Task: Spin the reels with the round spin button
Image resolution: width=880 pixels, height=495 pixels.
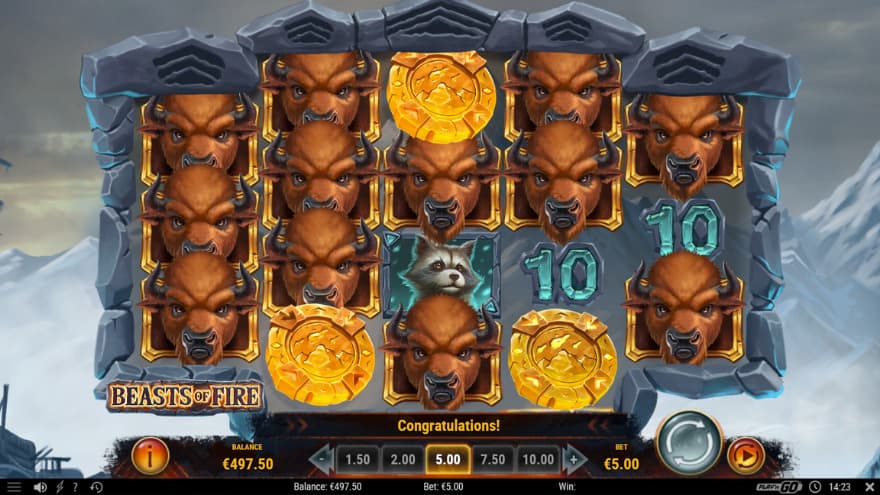Action: [689, 443]
